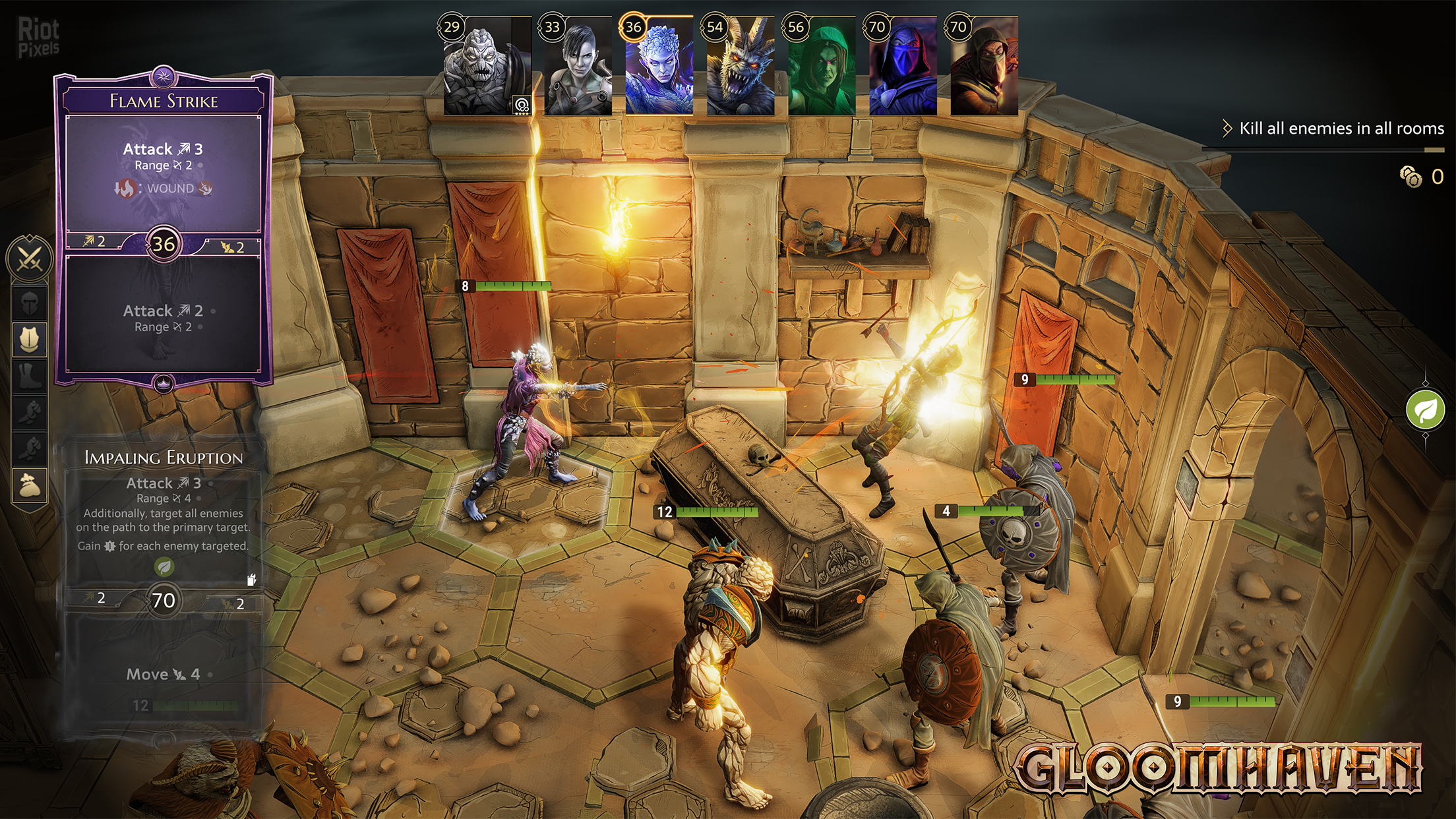This screenshot has width=1456, height=819.
Task: Click the Flame Strike card title
Action: (164, 101)
